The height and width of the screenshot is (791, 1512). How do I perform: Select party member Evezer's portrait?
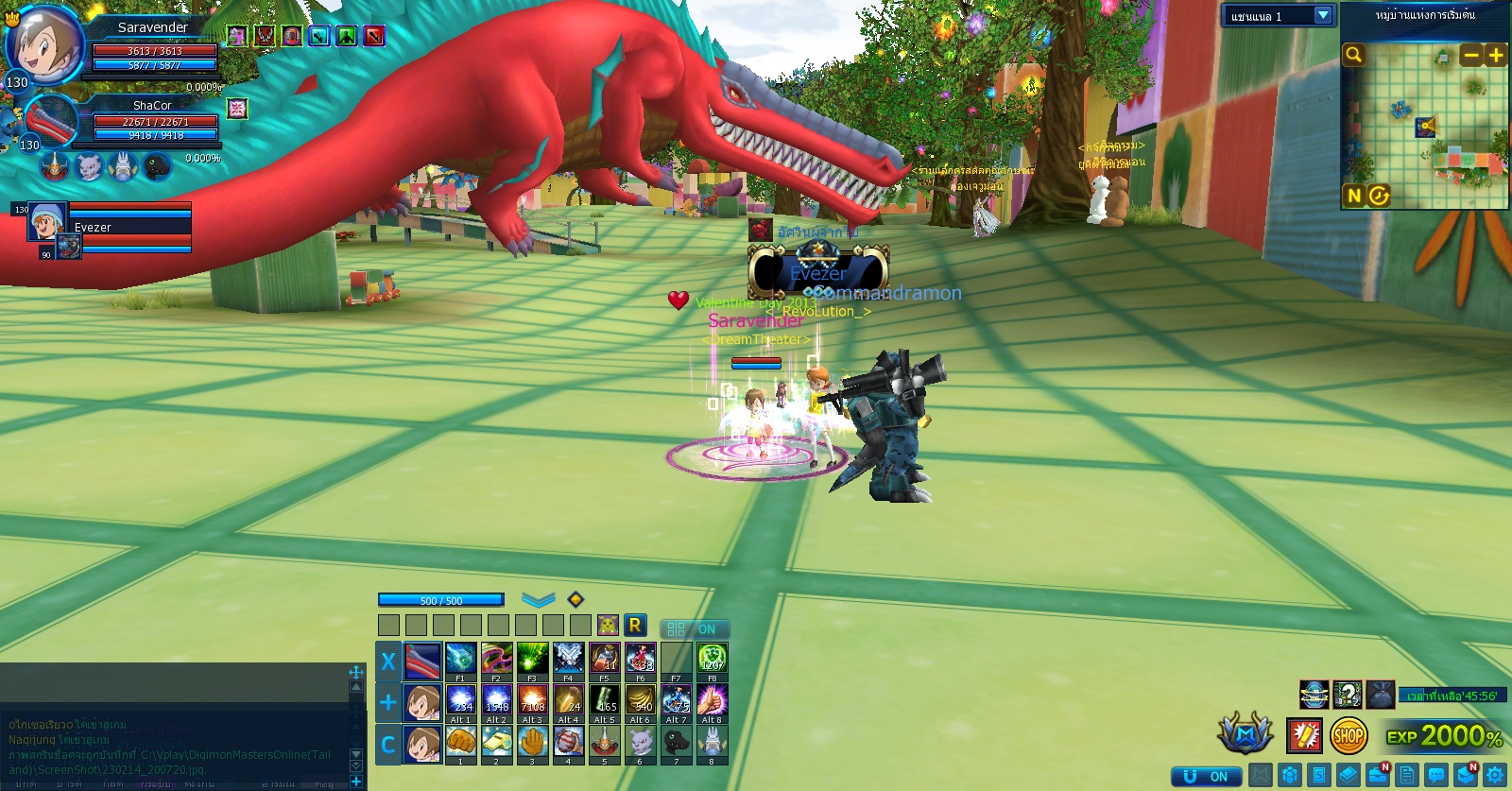tap(46, 223)
